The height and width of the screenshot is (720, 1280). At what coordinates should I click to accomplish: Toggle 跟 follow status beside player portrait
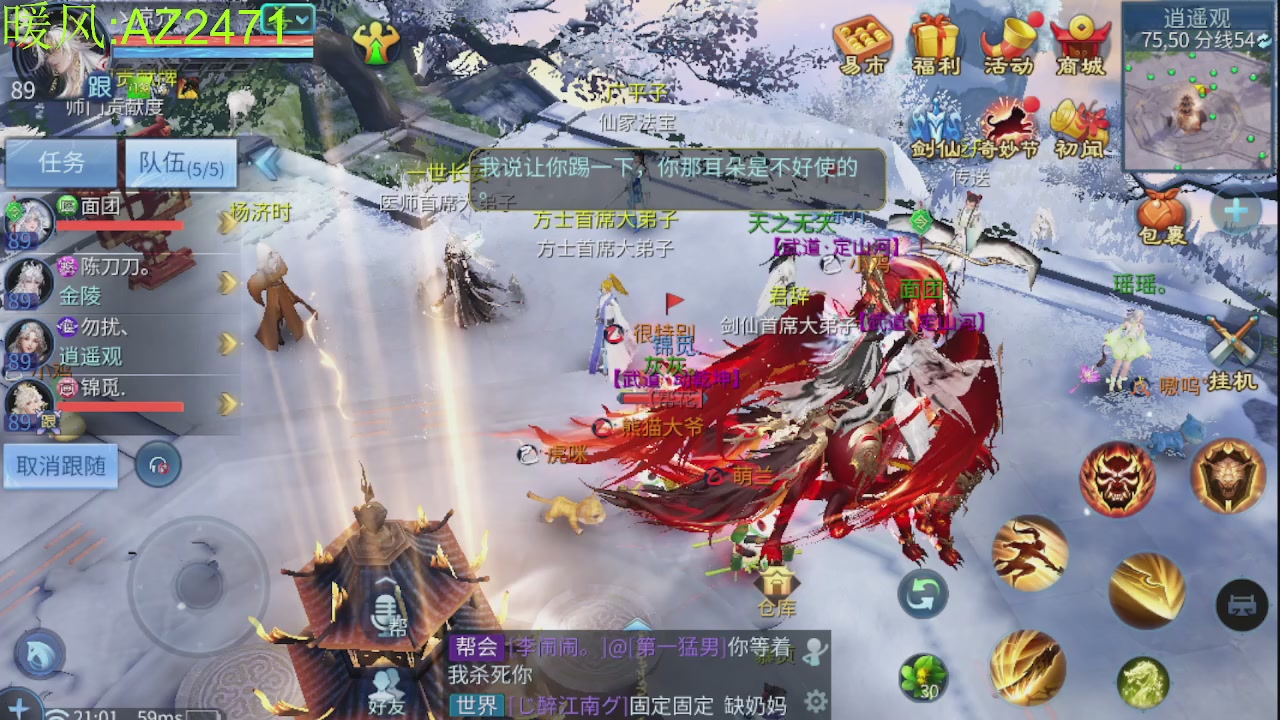pos(98,85)
